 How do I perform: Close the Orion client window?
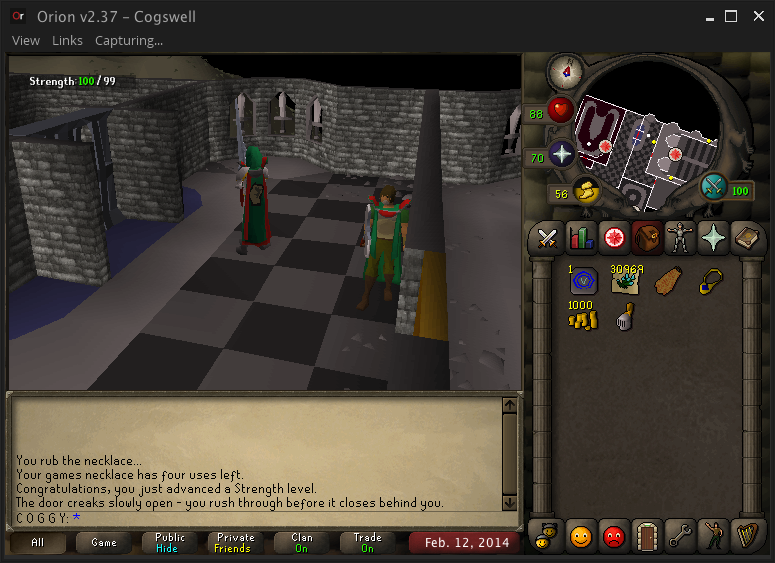757,17
